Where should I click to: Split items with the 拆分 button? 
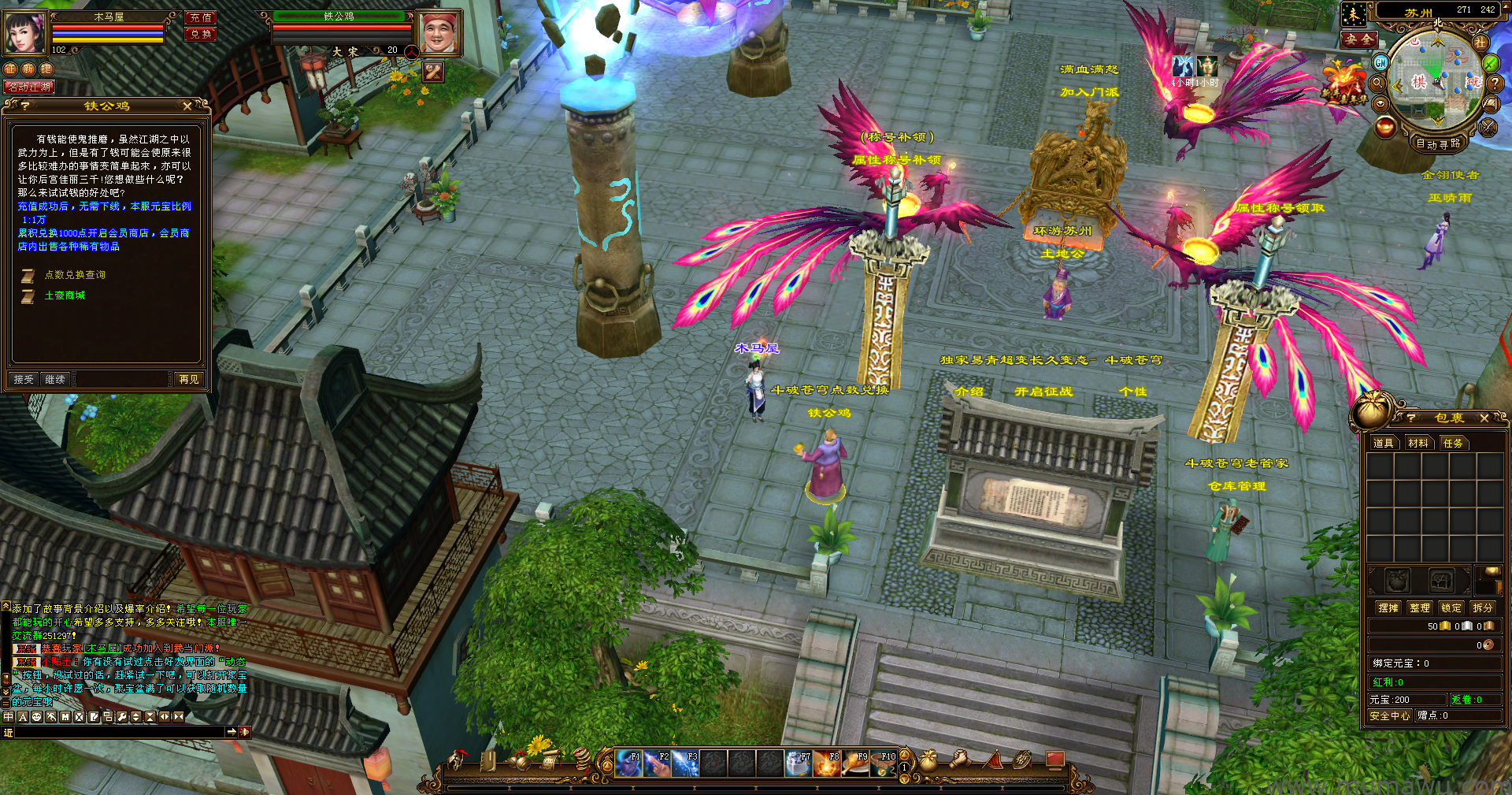(x=1483, y=607)
